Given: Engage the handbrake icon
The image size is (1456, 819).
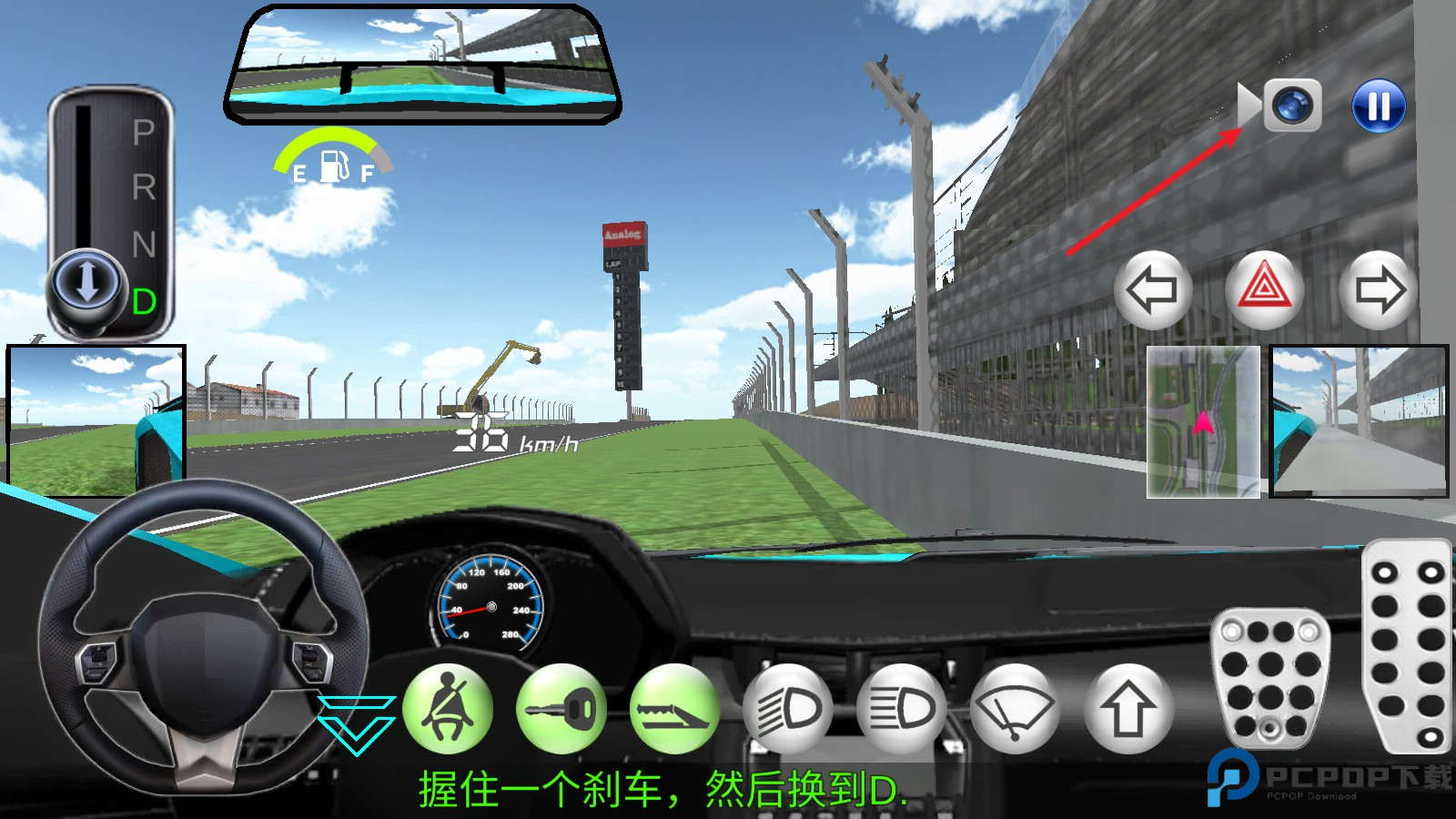Looking at the screenshot, I should tap(675, 712).
